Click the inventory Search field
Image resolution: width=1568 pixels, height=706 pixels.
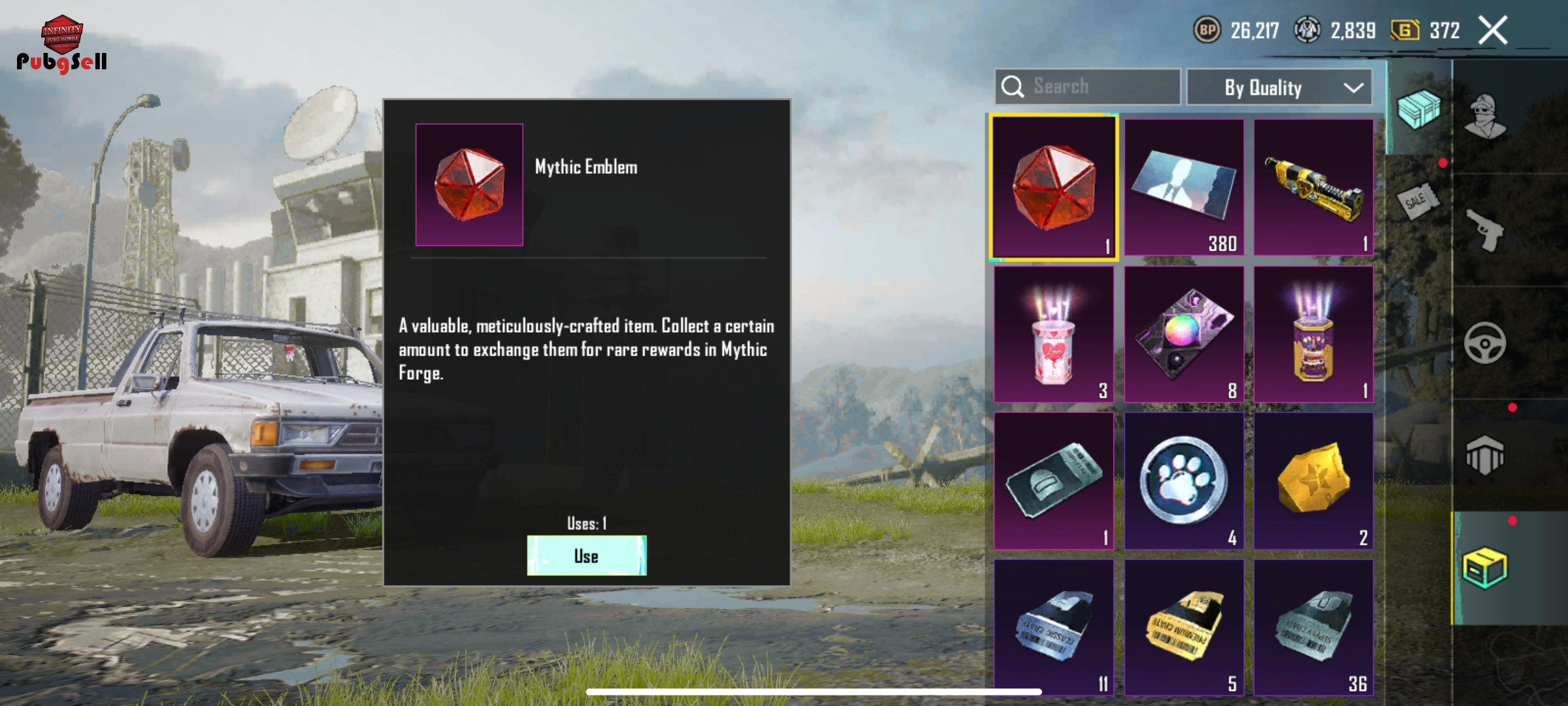(1088, 86)
